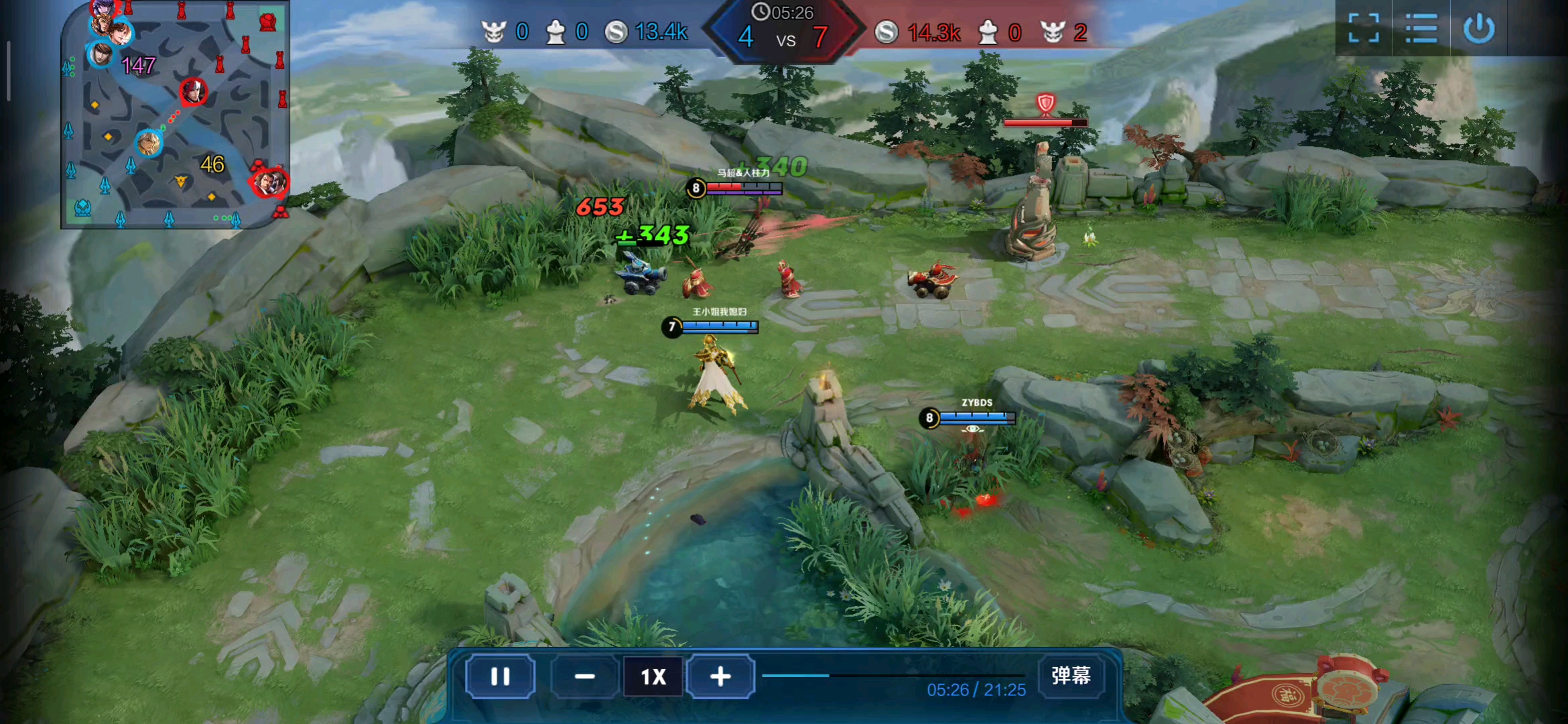Click the replay progress timeline bar
Image resolution: width=1568 pixels, height=724 pixels.
[893, 675]
